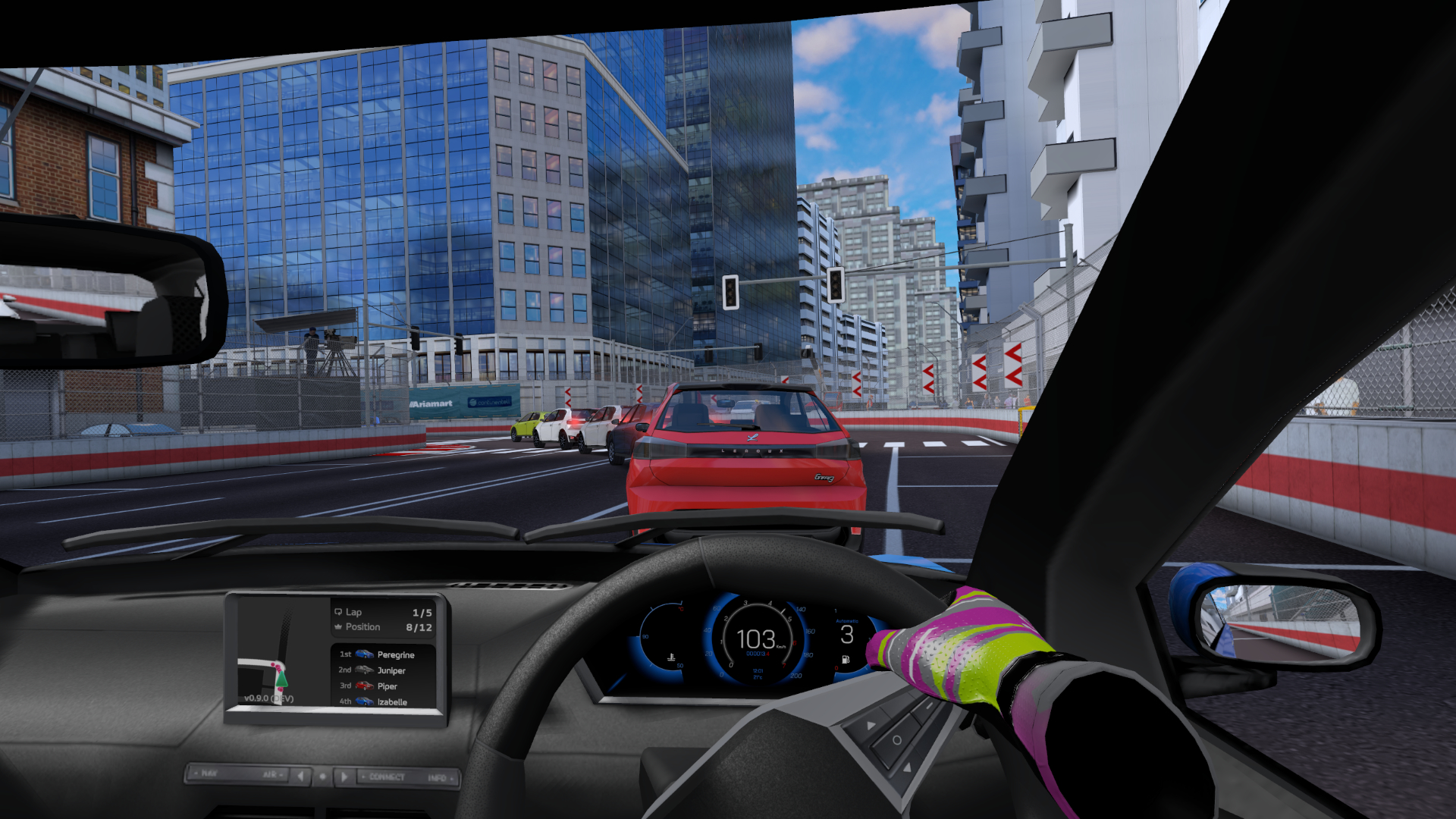Click the gray car icon next to Juniper
The height and width of the screenshot is (819, 1456).
click(x=364, y=670)
